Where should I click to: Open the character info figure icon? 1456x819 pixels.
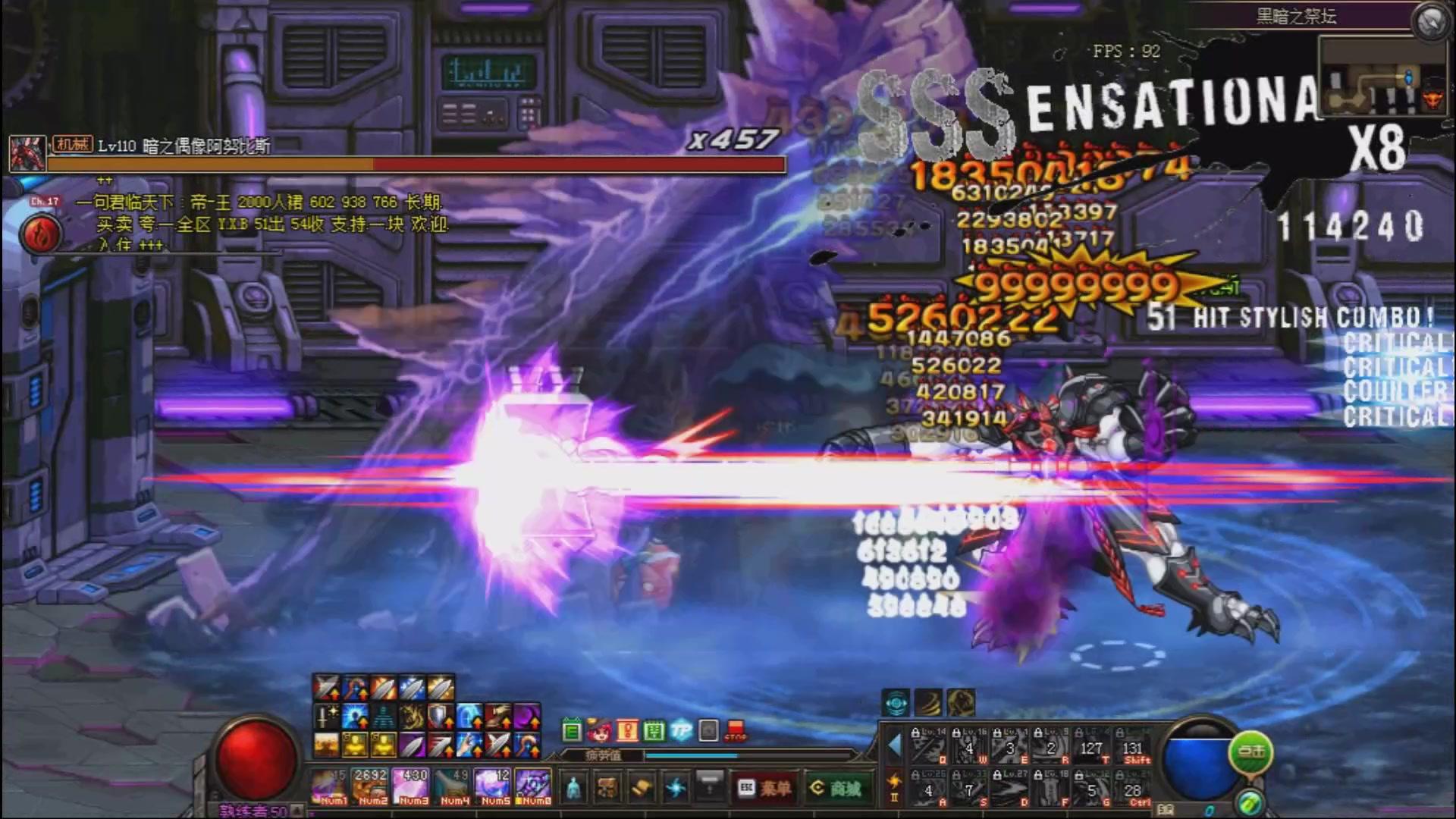tap(574, 789)
